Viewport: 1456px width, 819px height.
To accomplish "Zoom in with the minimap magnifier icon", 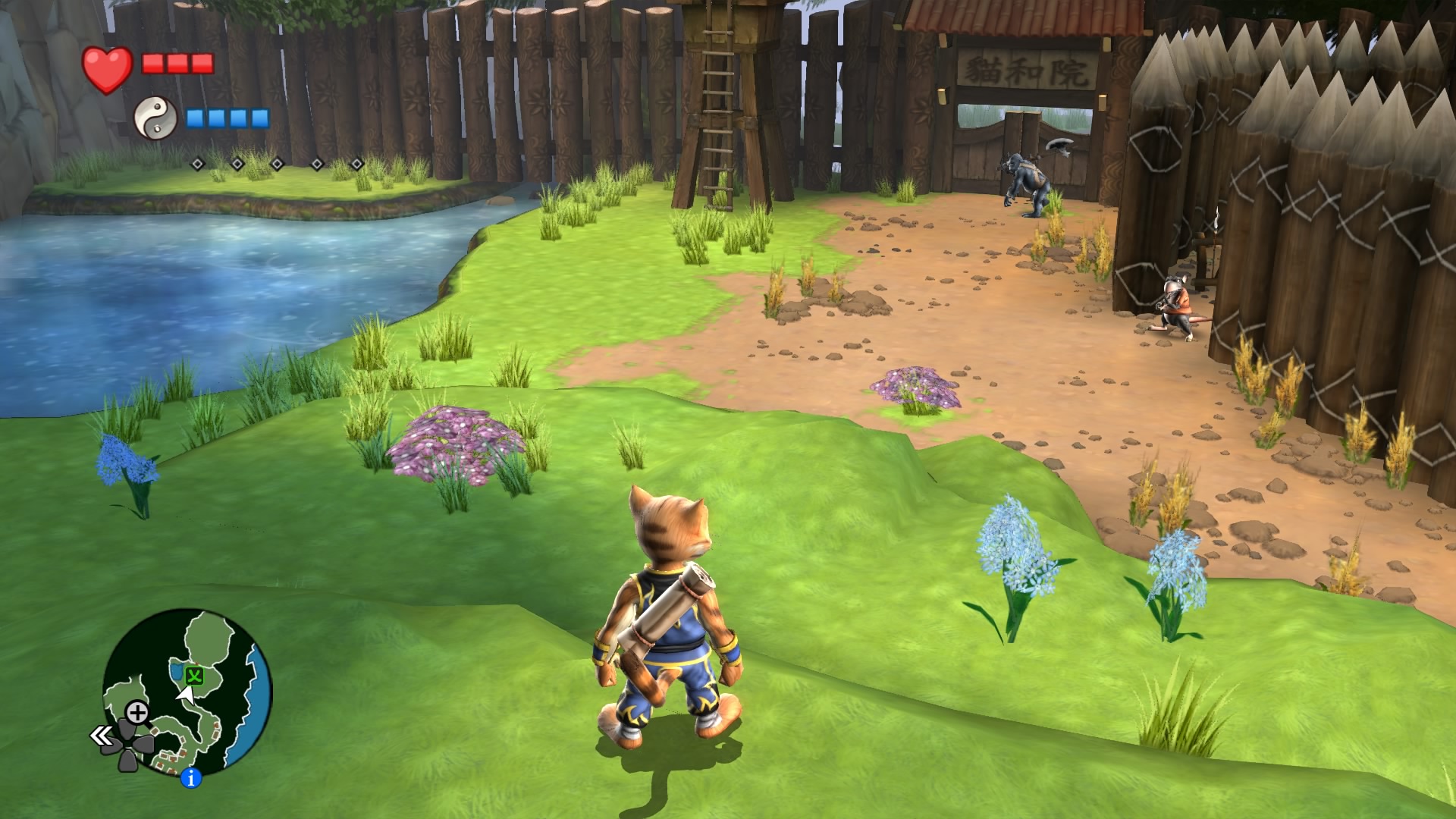I will pyautogui.click(x=137, y=713).
